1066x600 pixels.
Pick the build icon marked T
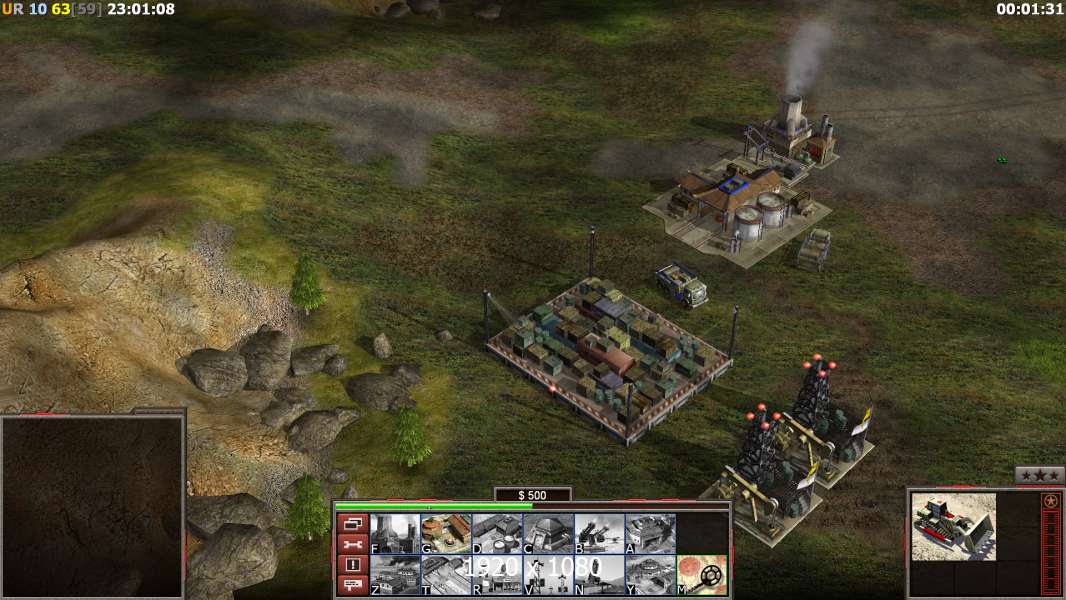point(446,574)
